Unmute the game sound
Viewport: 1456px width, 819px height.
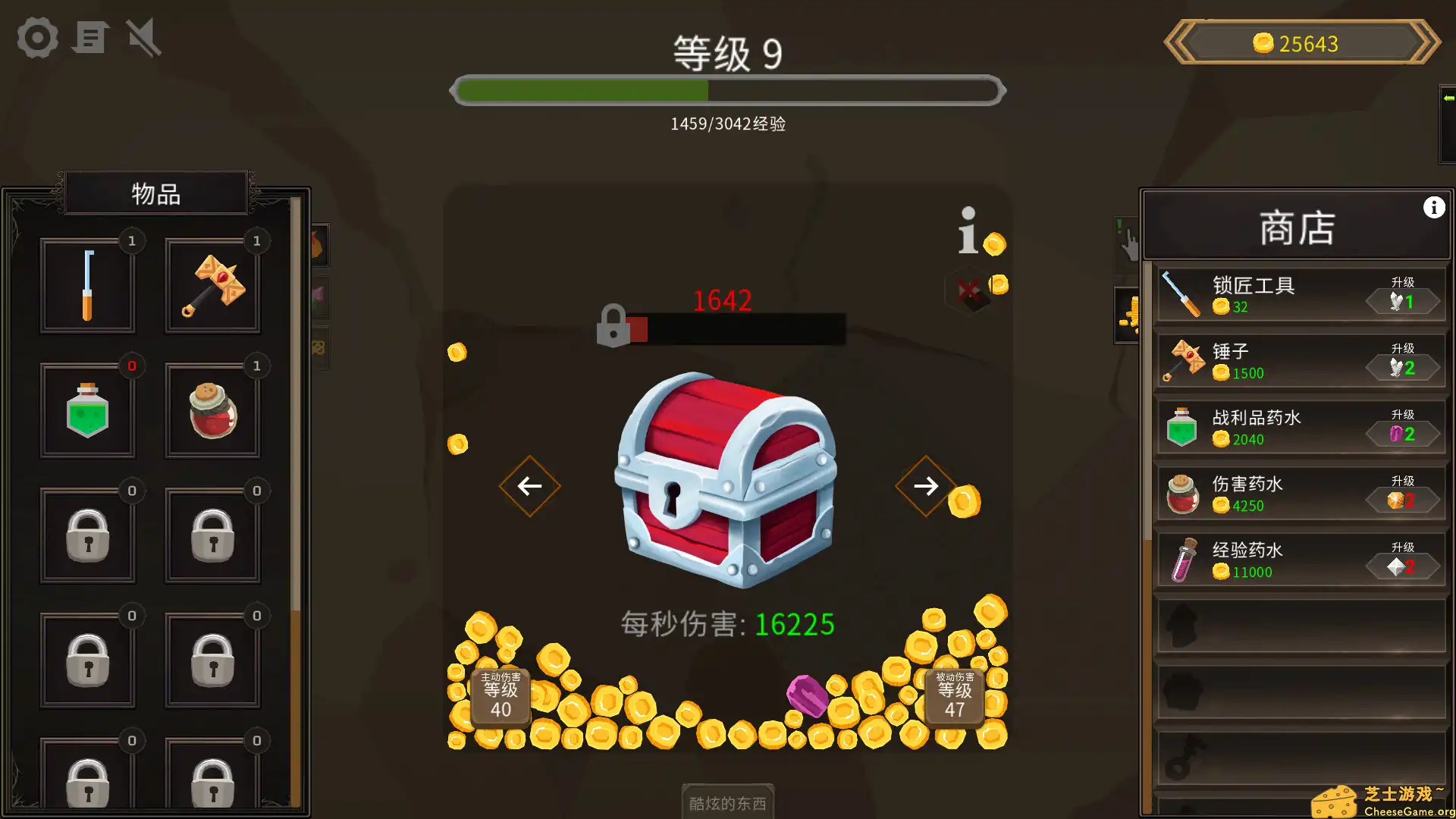pos(143,38)
